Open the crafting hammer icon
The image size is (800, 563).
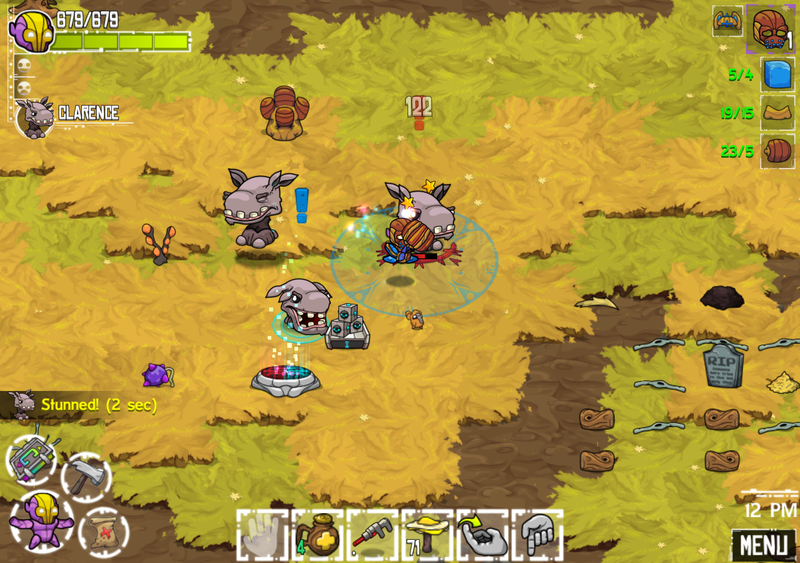(86, 476)
